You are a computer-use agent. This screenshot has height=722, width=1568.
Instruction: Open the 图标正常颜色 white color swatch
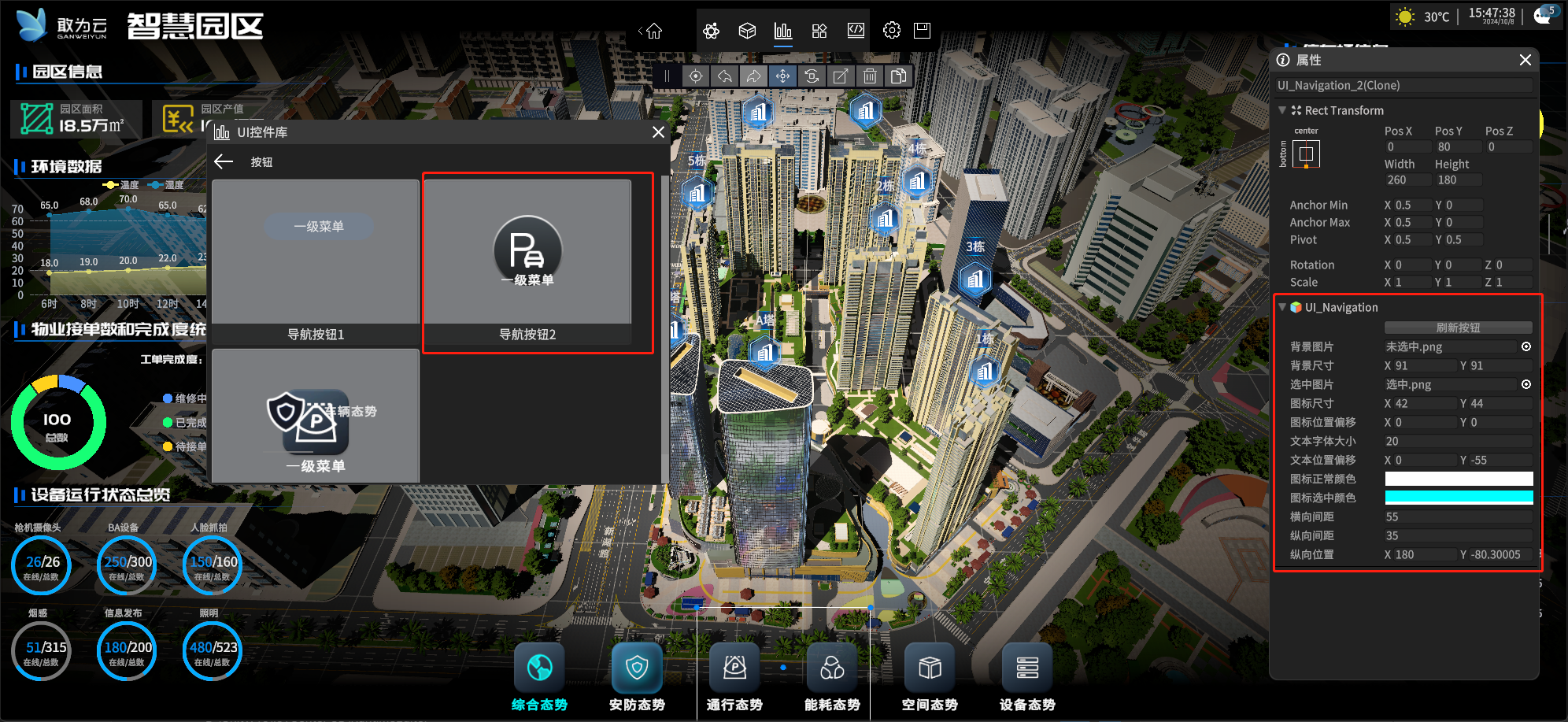[x=1459, y=479]
